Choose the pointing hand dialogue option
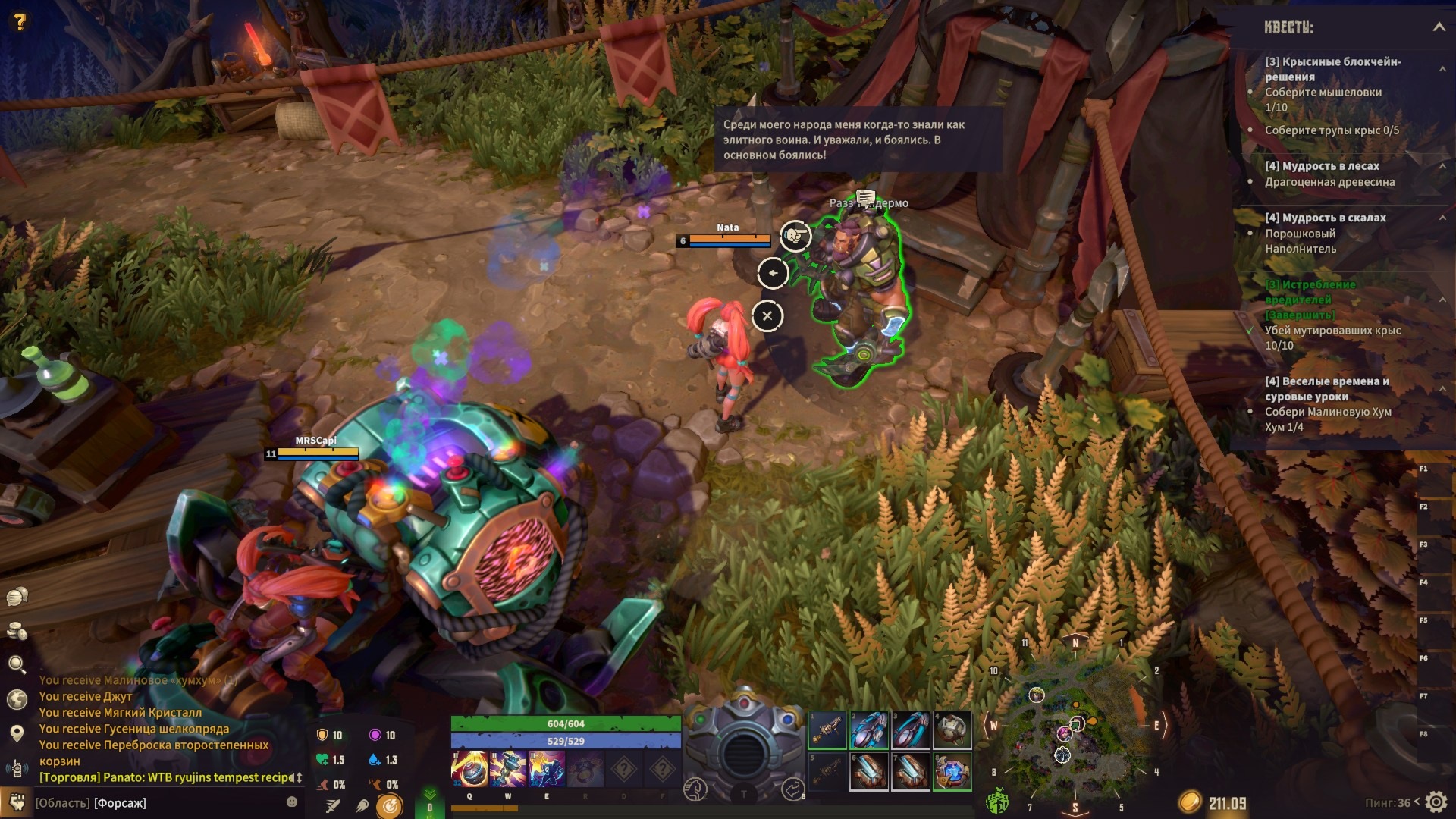This screenshot has height=819, width=1456. [x=795, y=236]
